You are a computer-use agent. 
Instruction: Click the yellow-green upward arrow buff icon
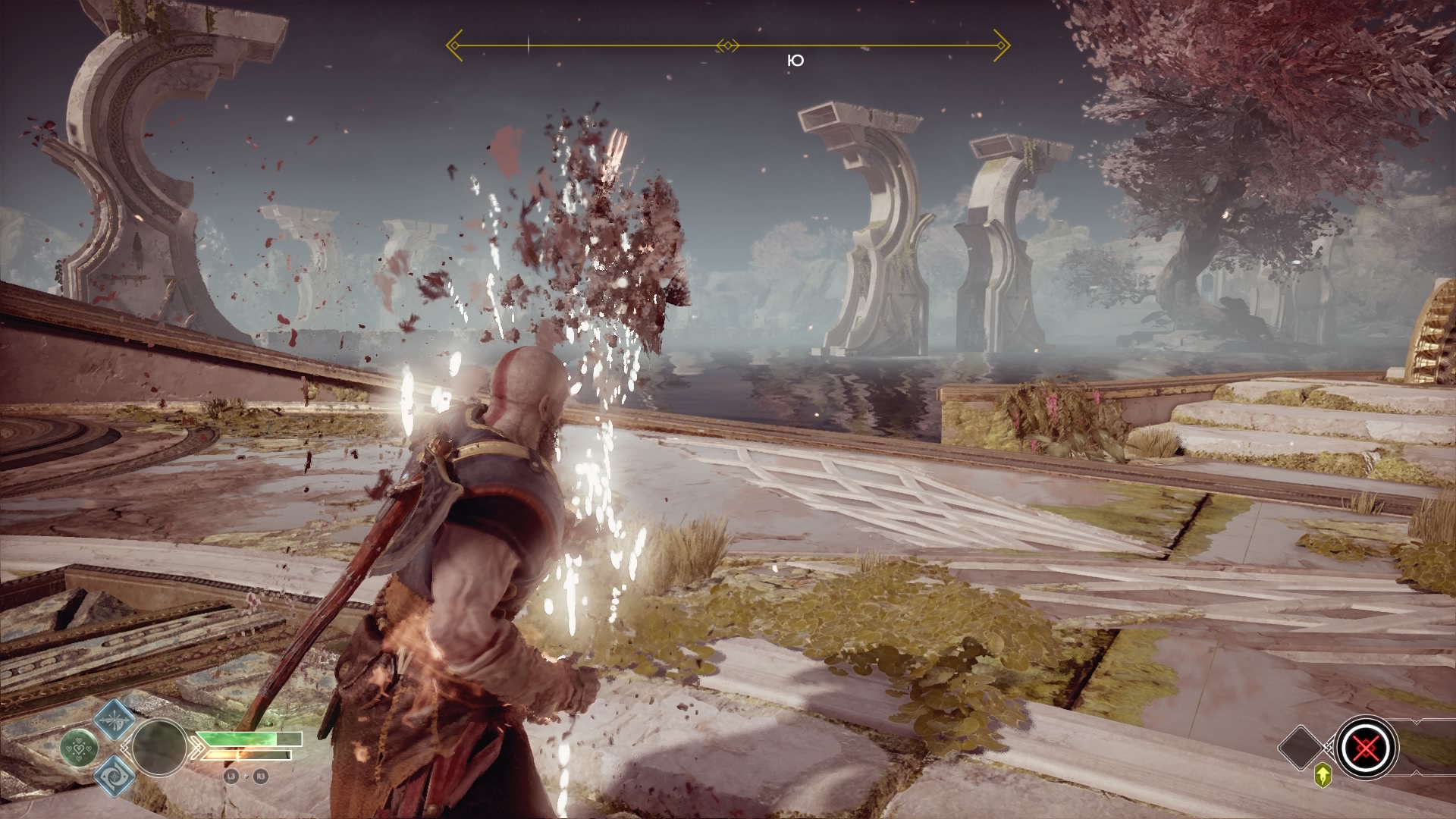click(1323, 776)
